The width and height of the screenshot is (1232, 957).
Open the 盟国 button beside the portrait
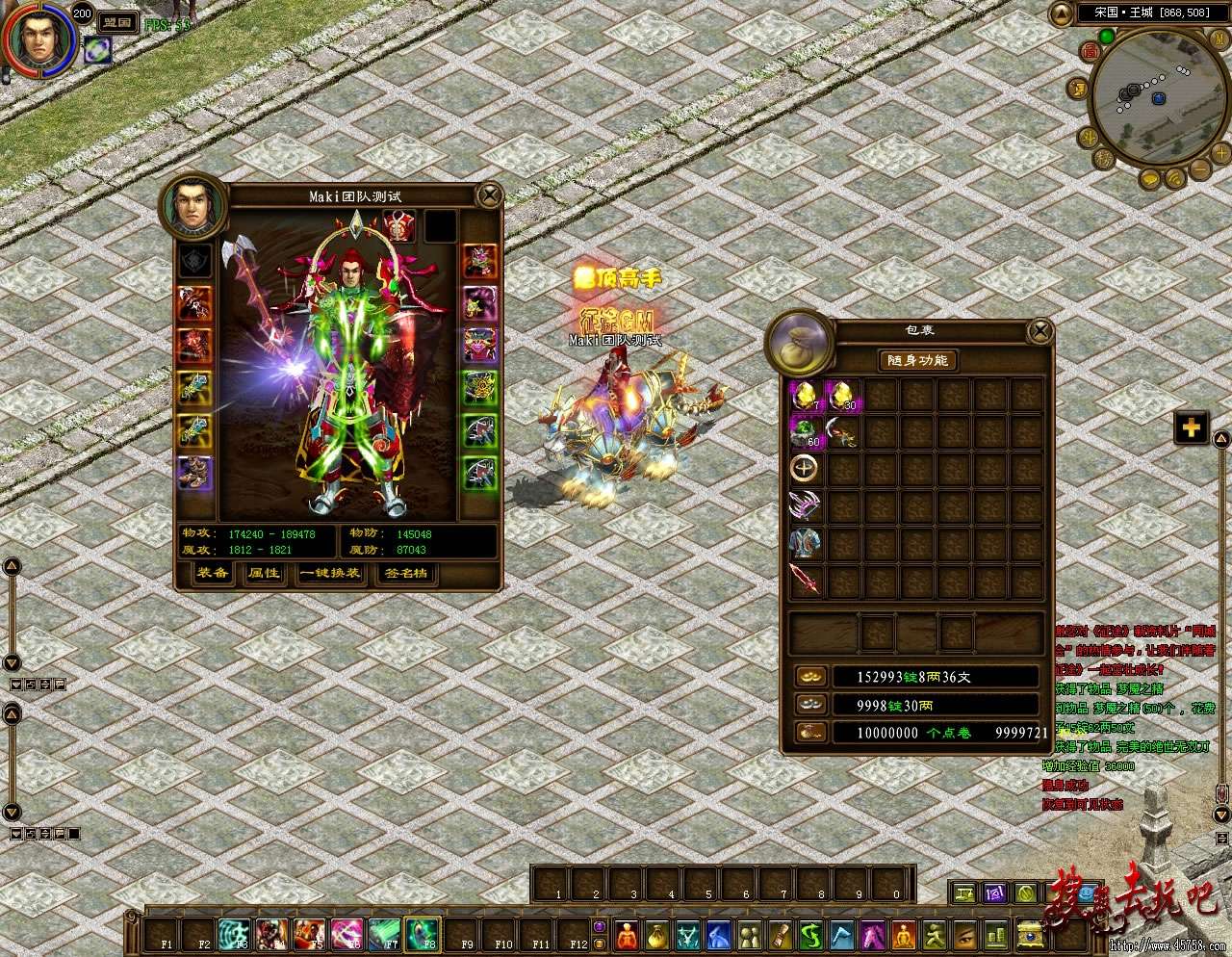point(118,21)
